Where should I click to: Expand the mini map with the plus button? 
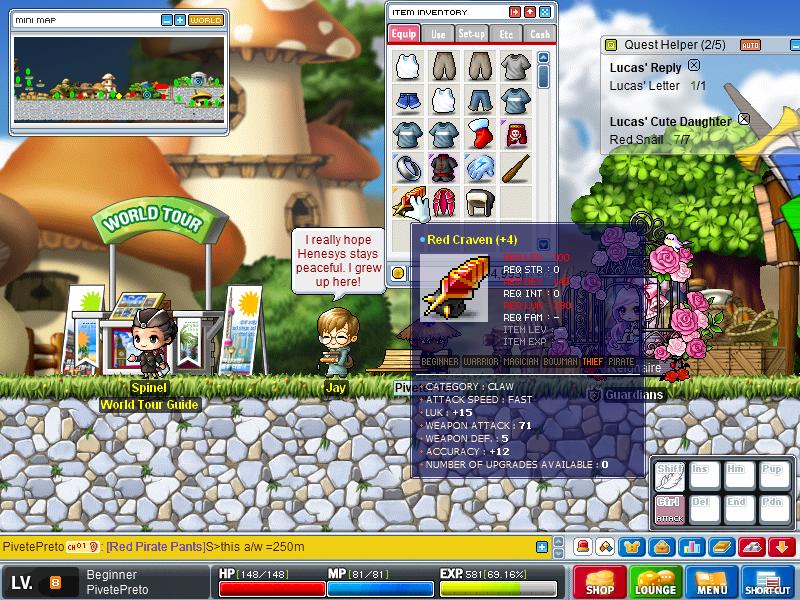click(x=179, y=20)
